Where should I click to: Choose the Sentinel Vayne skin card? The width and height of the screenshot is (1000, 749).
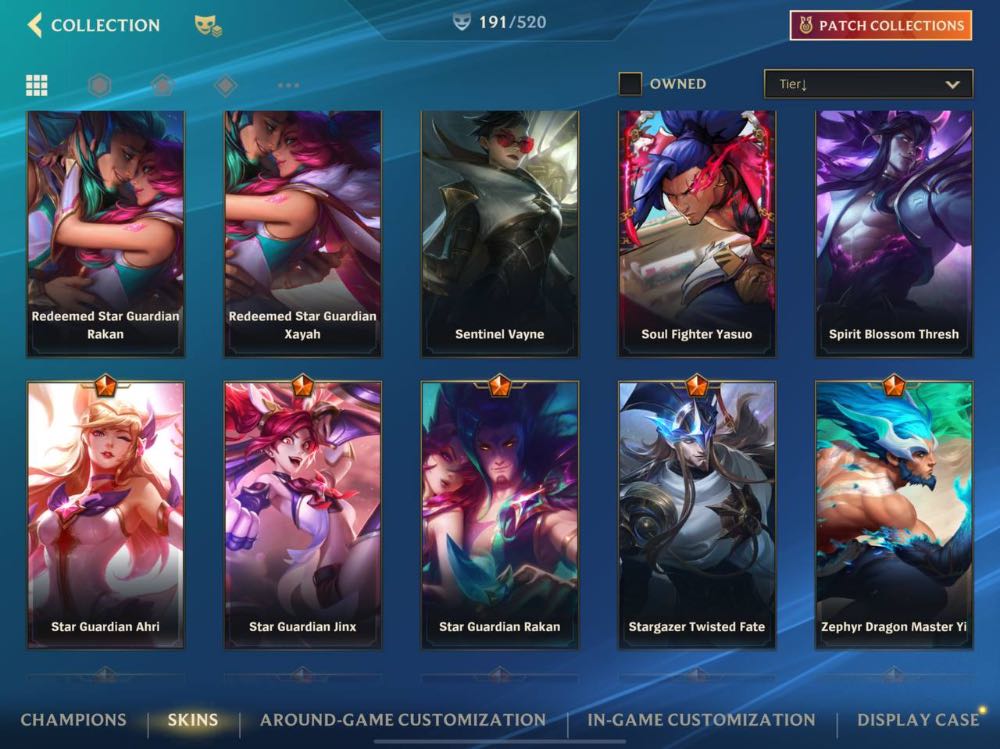[500, 233]
